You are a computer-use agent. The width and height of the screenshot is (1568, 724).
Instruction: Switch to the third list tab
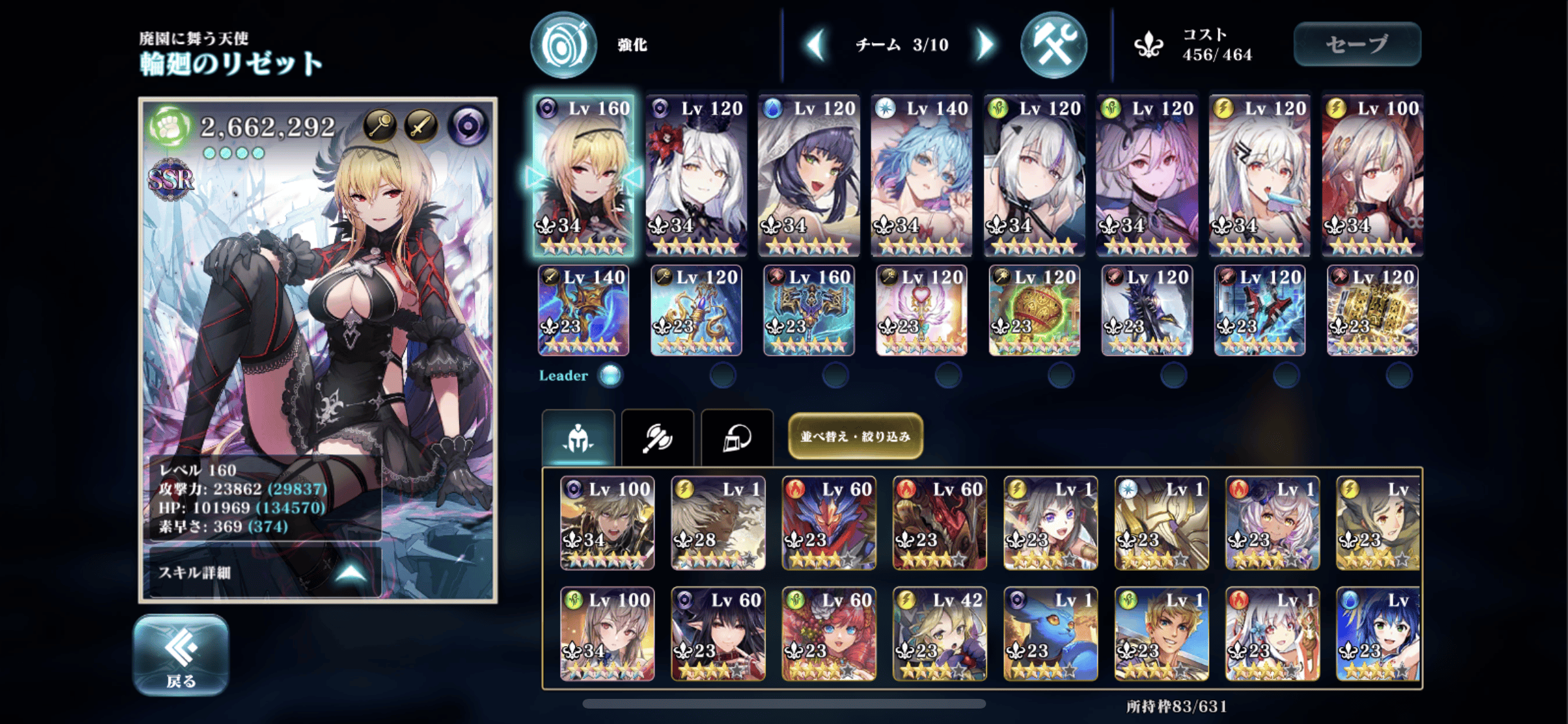[x=737, y=438]
